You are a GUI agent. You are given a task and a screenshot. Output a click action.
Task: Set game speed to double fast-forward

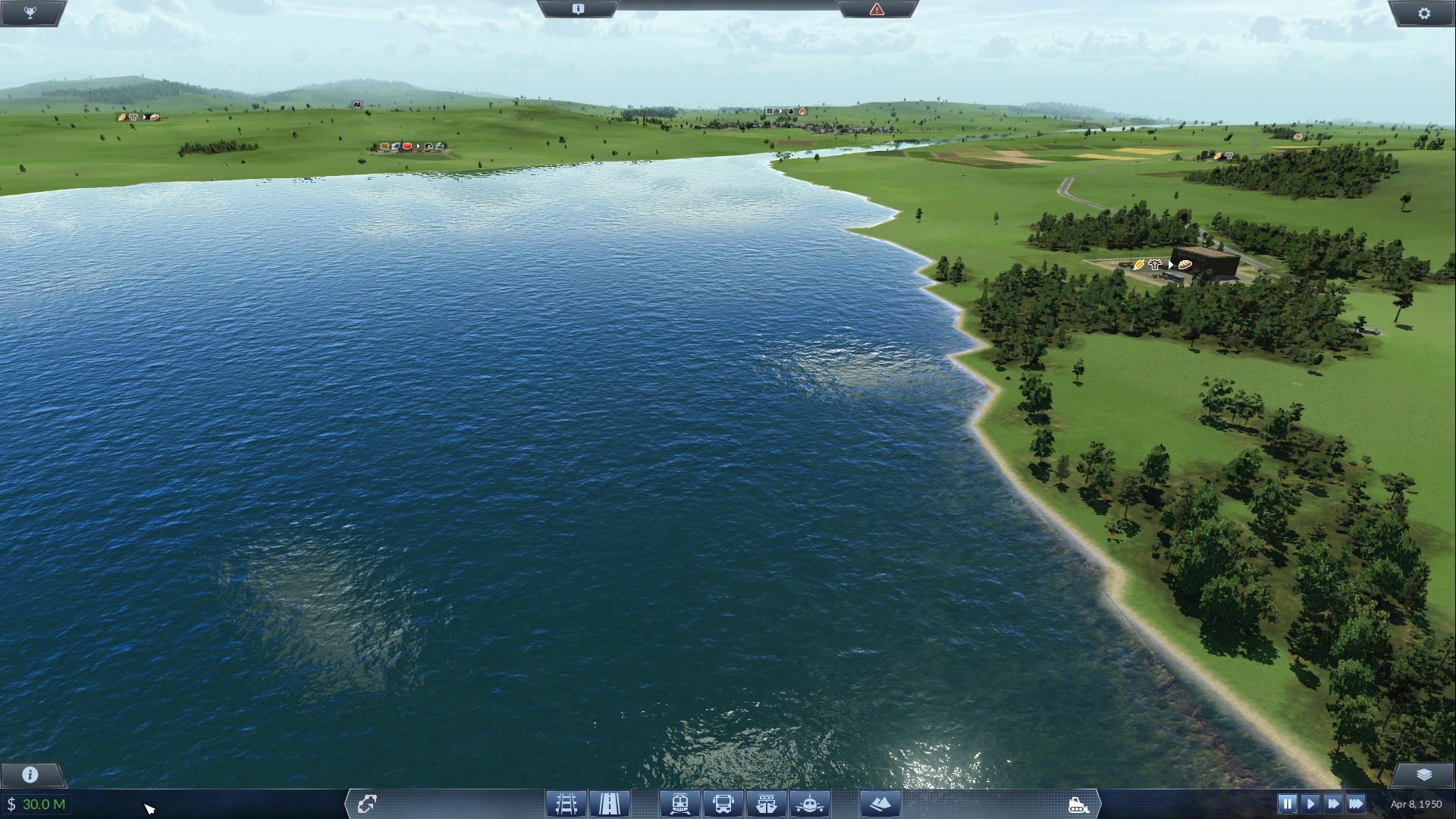1332,804
